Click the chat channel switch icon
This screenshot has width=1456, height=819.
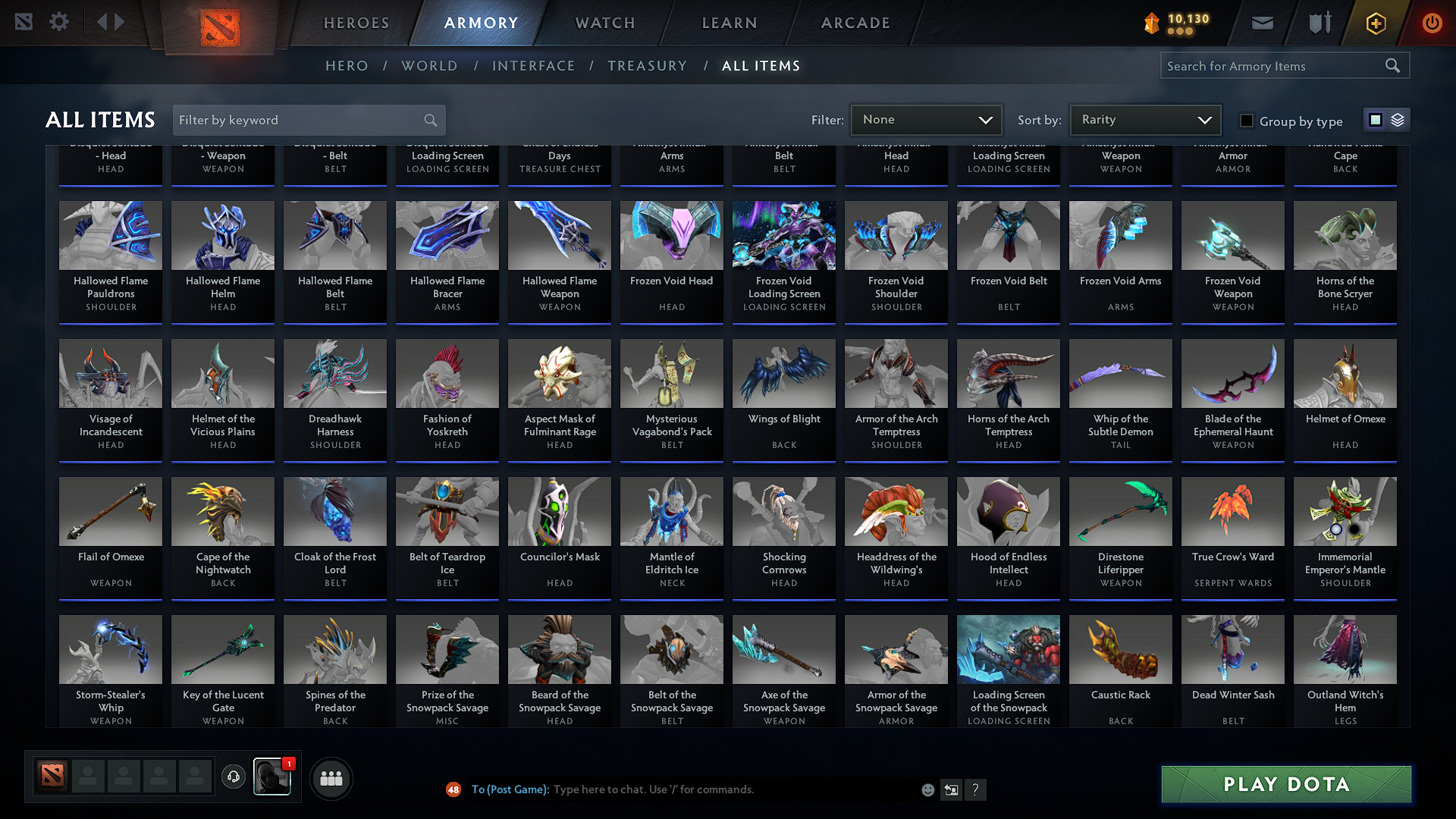951,789
